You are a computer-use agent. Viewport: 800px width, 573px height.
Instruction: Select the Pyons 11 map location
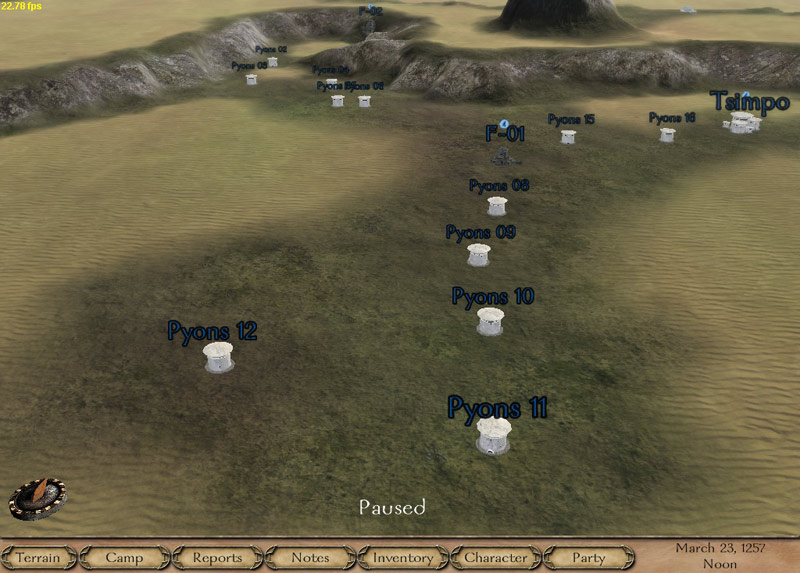pos(494,436)
